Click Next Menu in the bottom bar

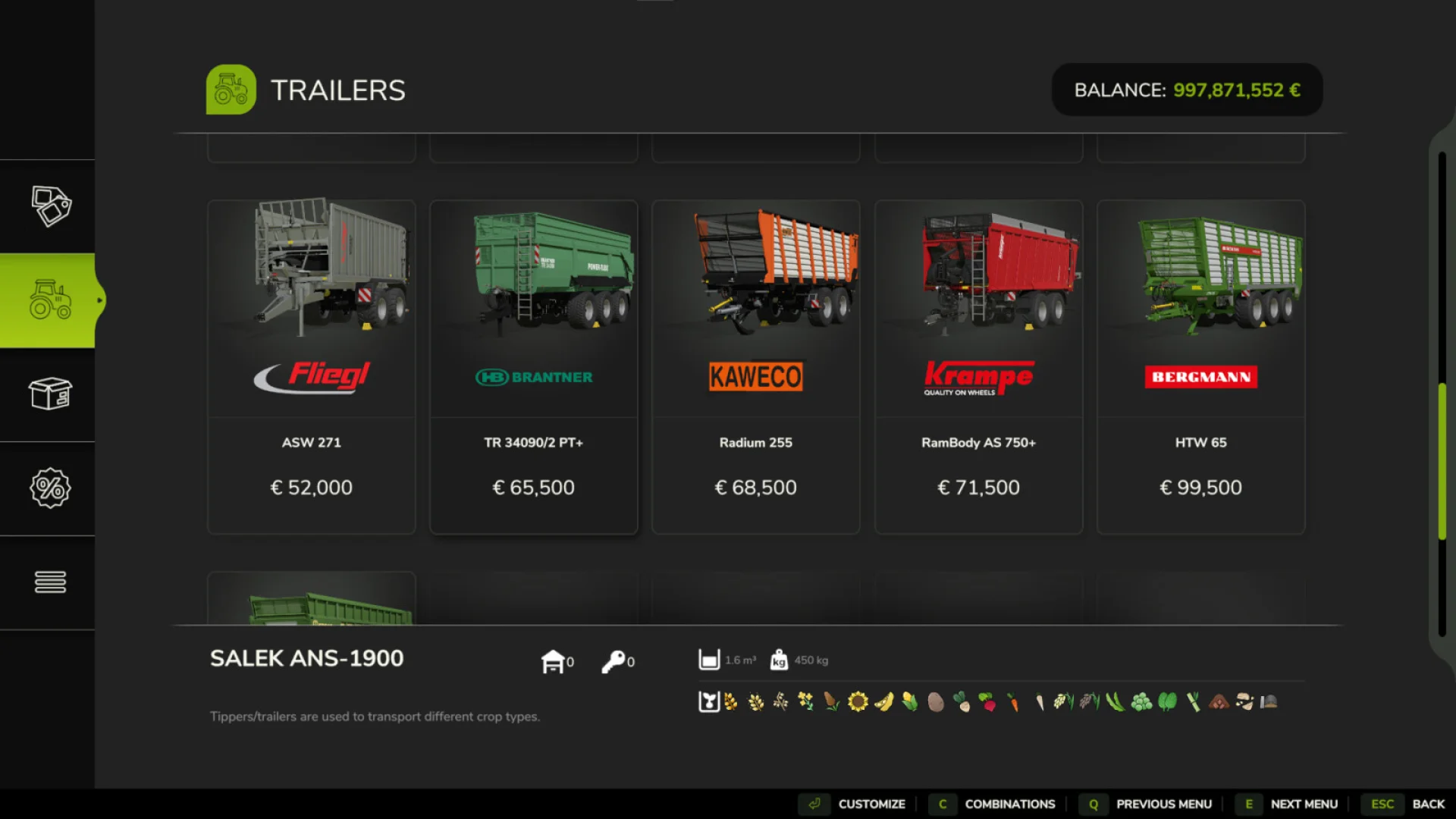tap(1303, 804)
